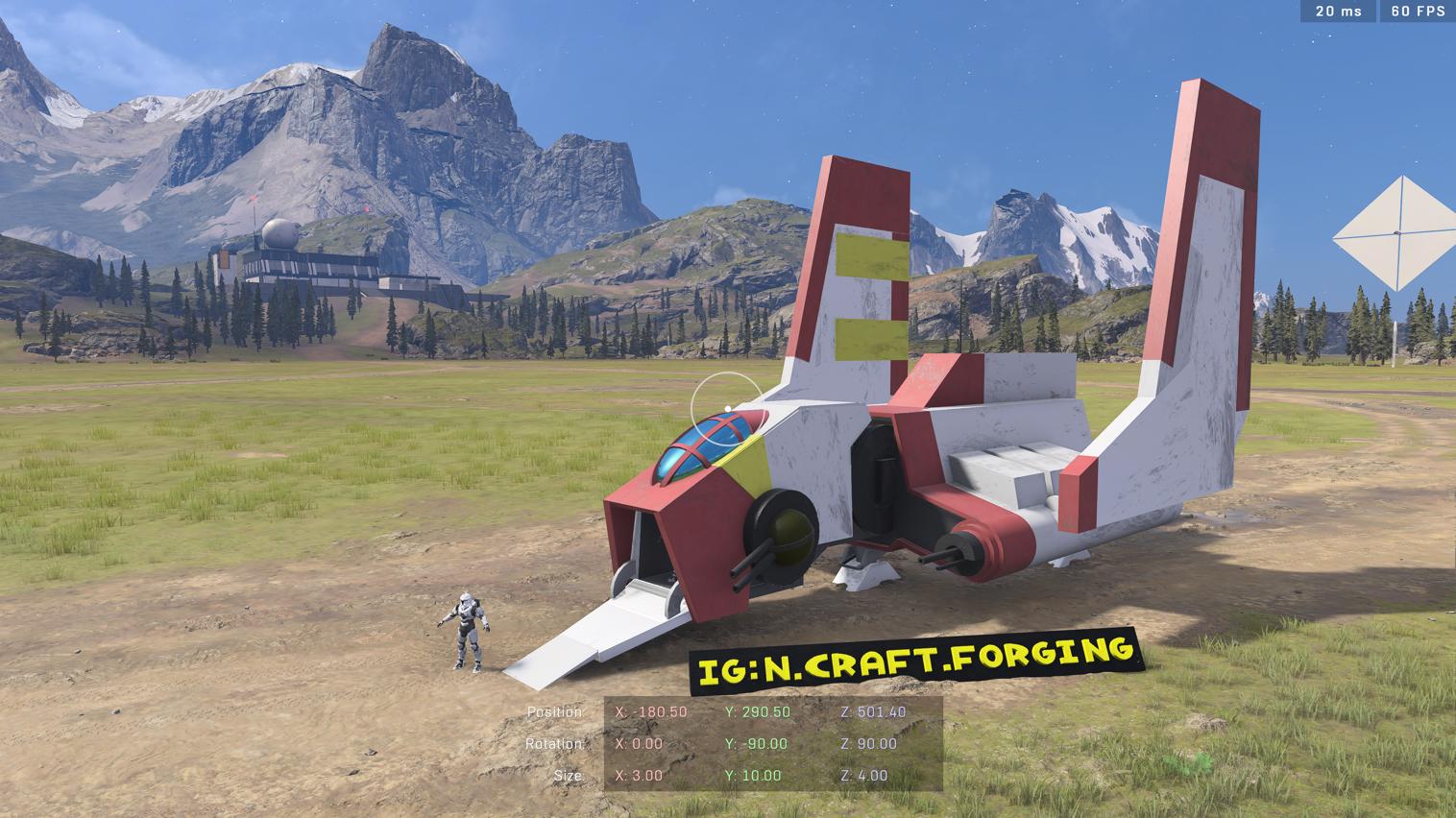This screenshot has height=818, width=1456.
Task: Click the Size row label
Action: point(569,775)
